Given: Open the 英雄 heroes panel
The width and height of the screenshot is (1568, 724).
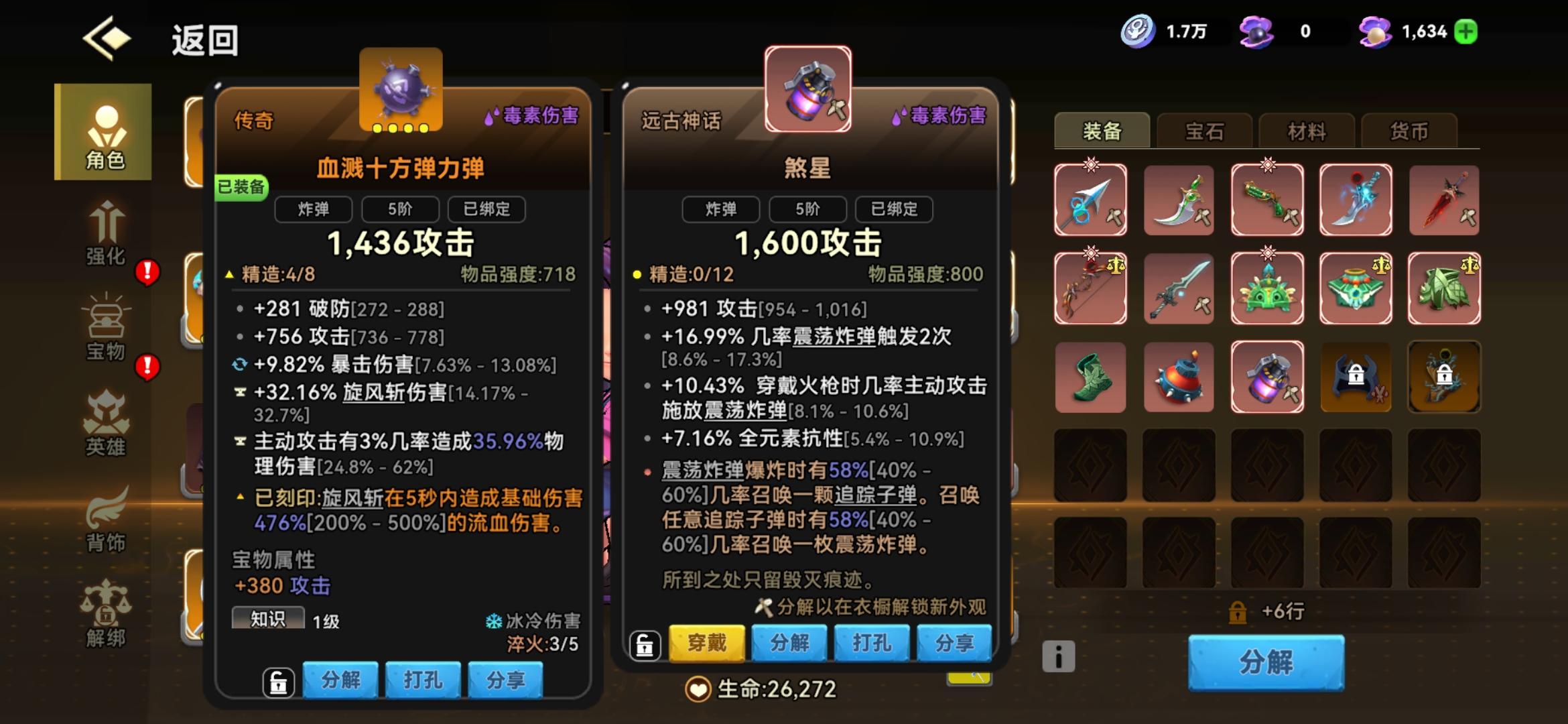Looking at the screenshot, I should coord(107,422).
